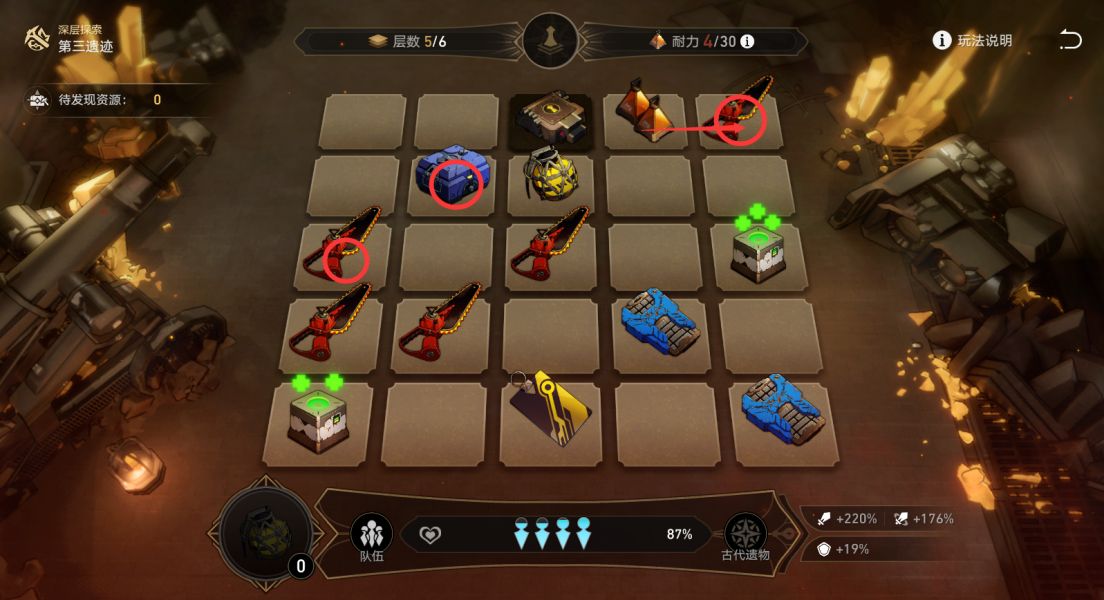This screenshot has height=600, width=1104.
Task: Open the 玩法说明 gameplay instructions
Action: [x=972, y=41]
